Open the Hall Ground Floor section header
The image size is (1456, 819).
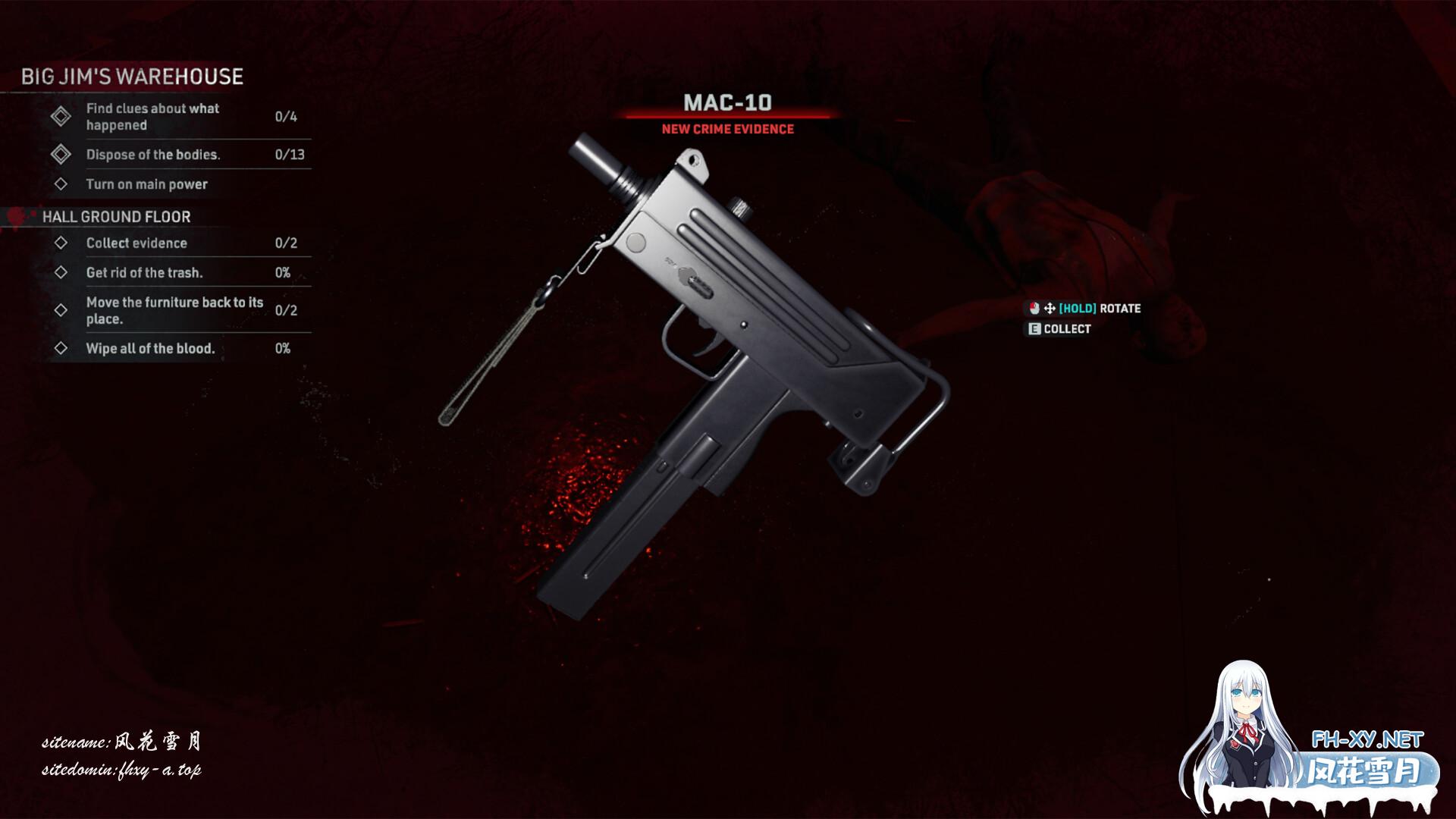(x=116, y=217)
